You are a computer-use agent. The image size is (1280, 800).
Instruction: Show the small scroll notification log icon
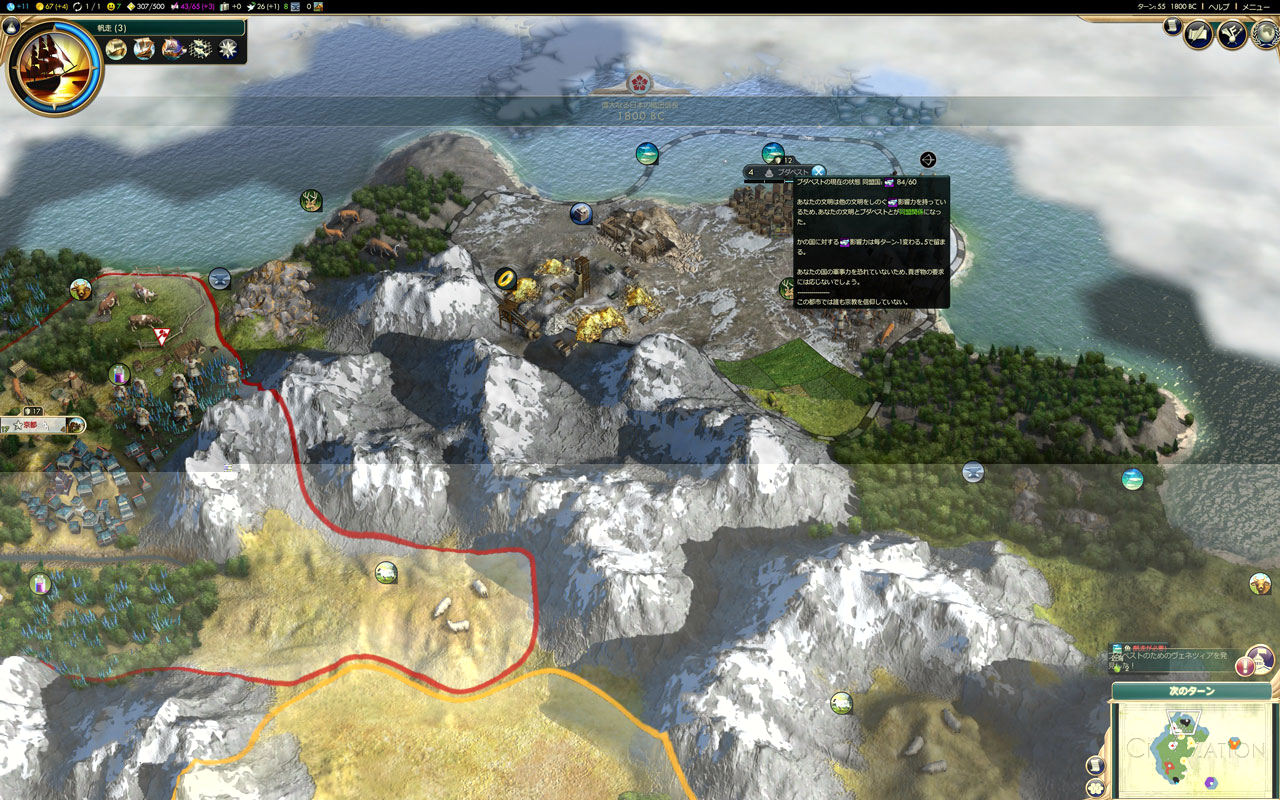click(1171, 27)
